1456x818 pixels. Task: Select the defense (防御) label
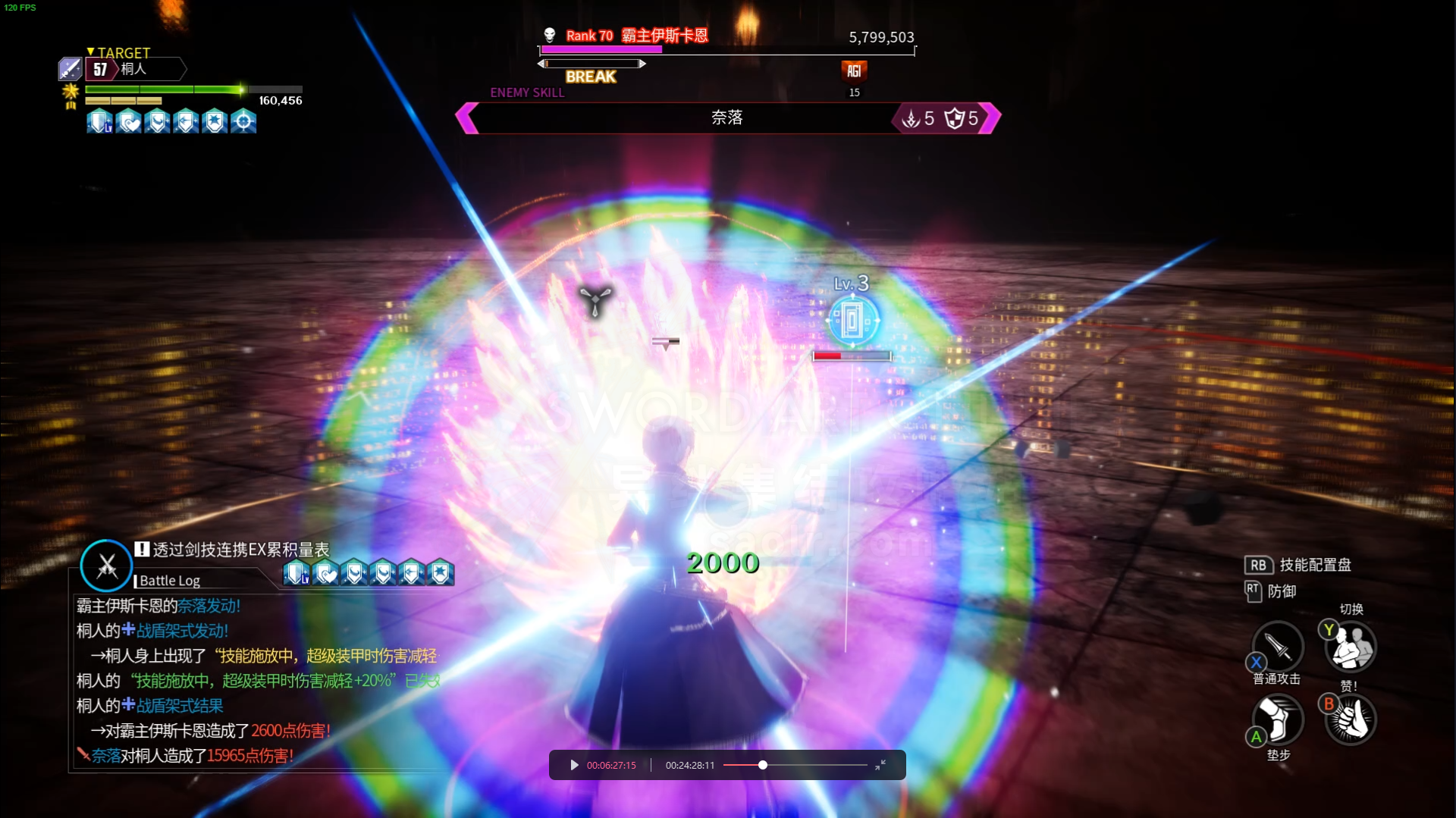tap(1282, 591)
